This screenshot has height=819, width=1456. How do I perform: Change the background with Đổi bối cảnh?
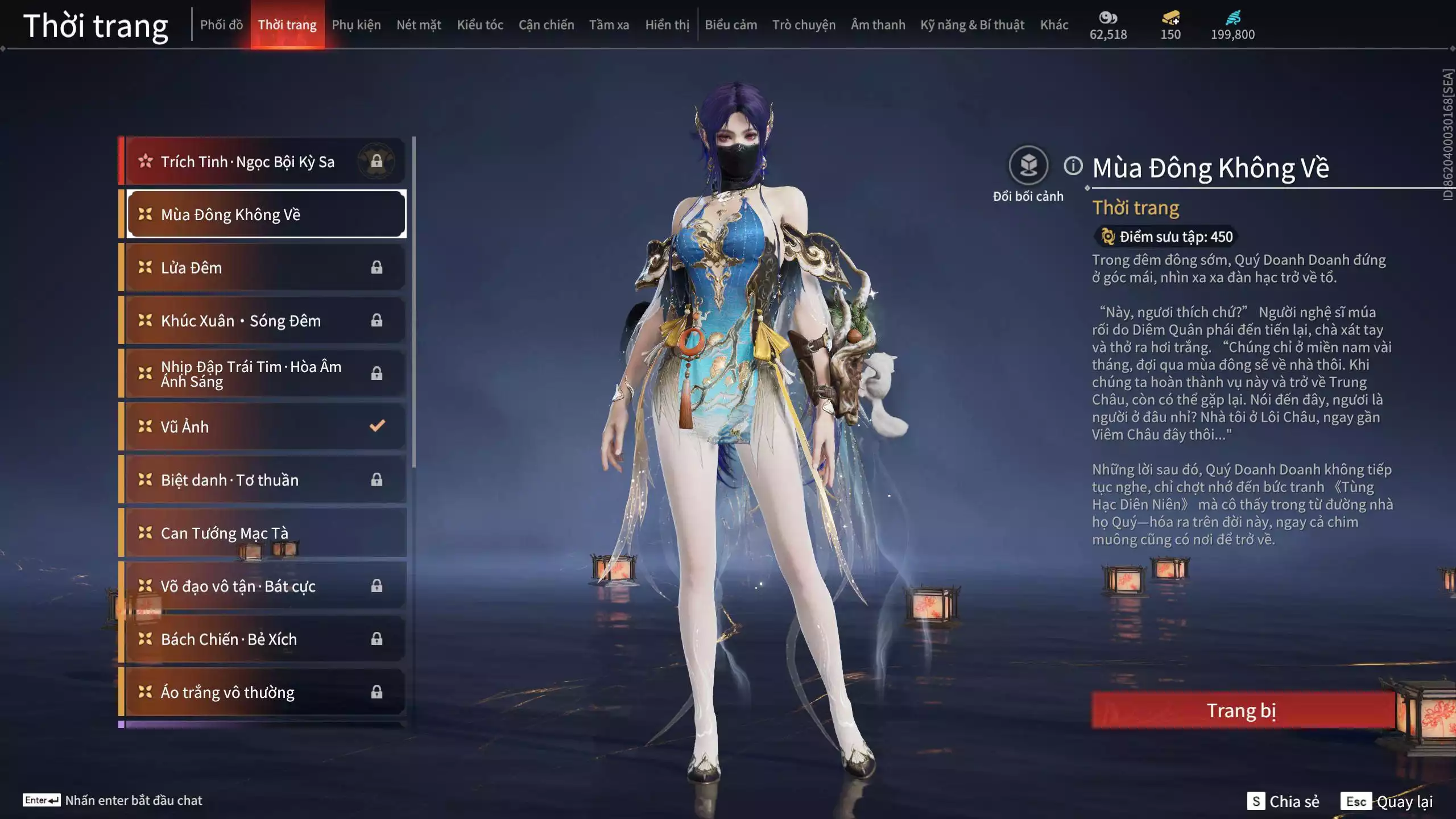tap(1028, 166)
